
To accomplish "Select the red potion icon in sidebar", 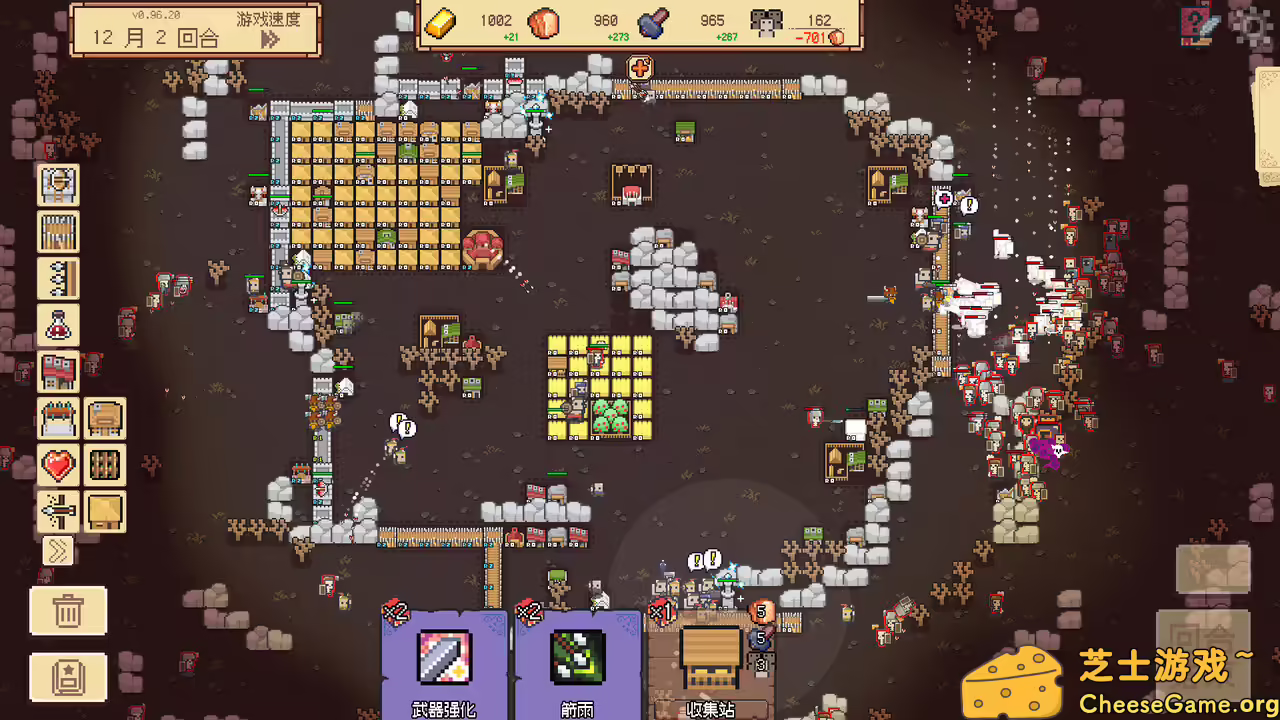I will click(58, 325).
